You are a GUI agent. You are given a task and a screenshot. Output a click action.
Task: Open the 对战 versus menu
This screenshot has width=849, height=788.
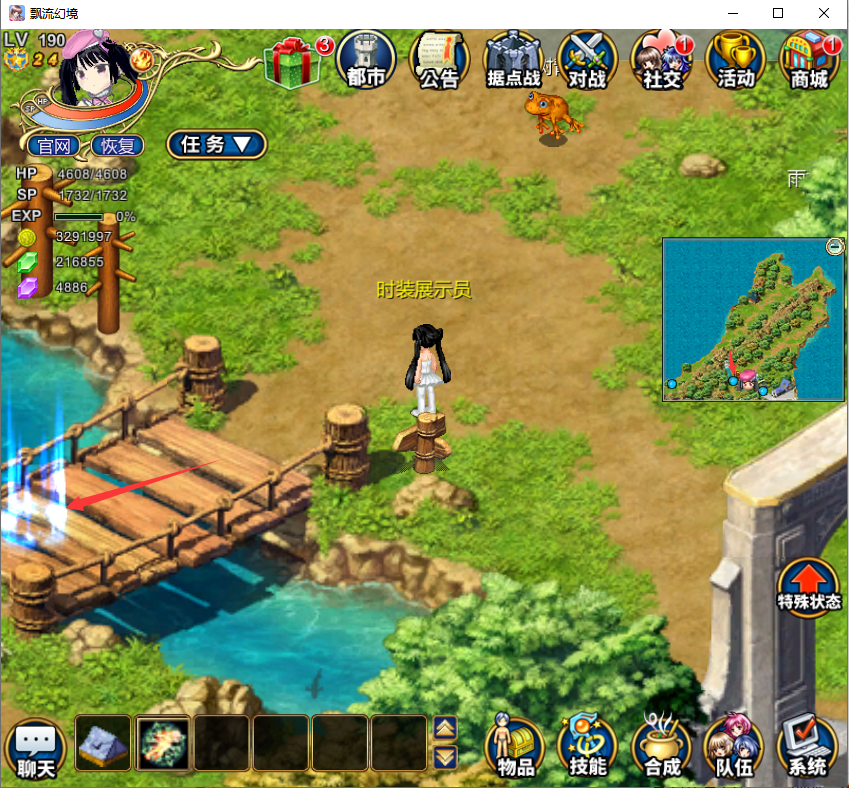click(x=587, y=59)
